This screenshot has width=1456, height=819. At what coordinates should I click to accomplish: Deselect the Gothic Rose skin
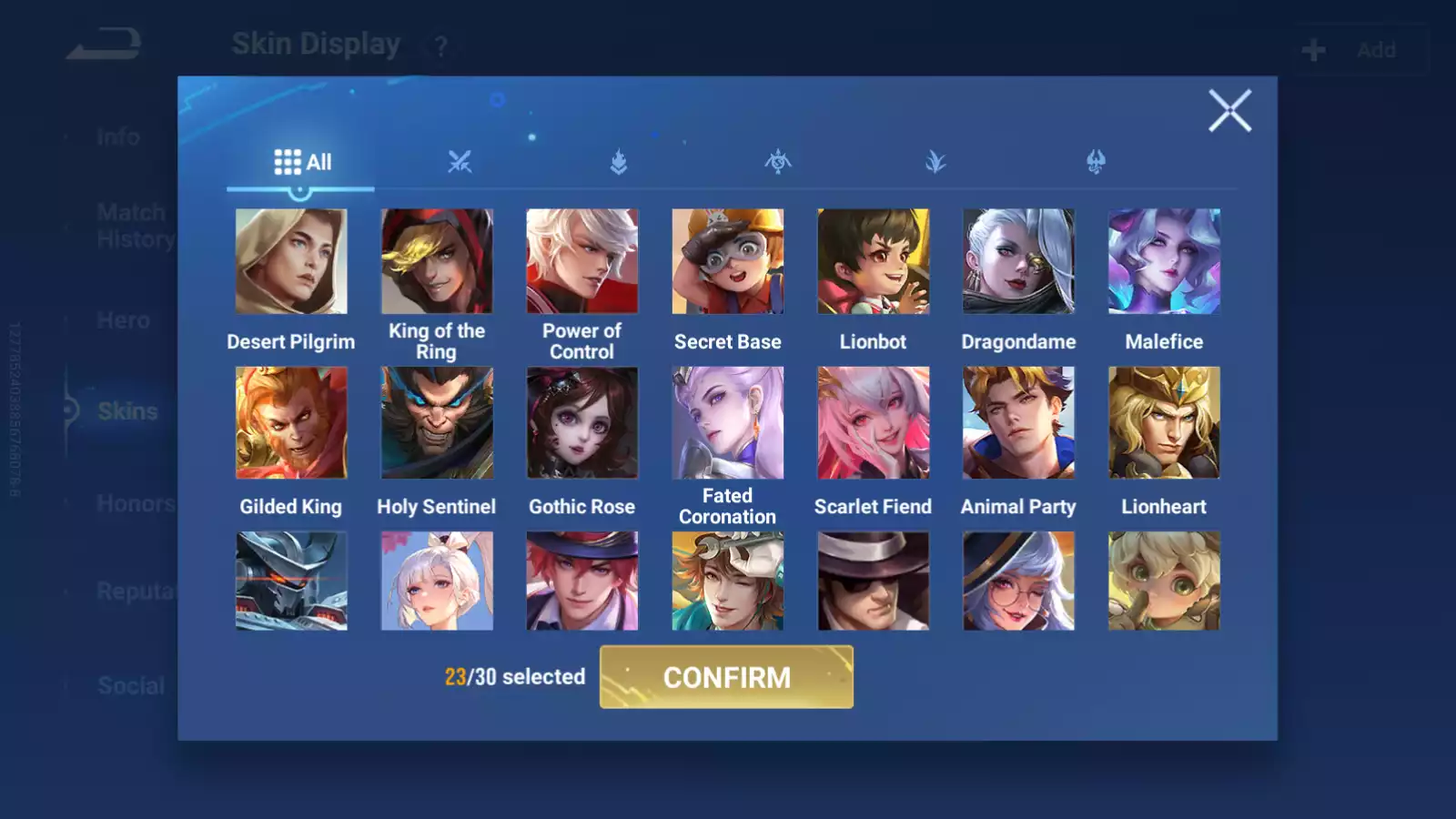(x=581, y=422)
